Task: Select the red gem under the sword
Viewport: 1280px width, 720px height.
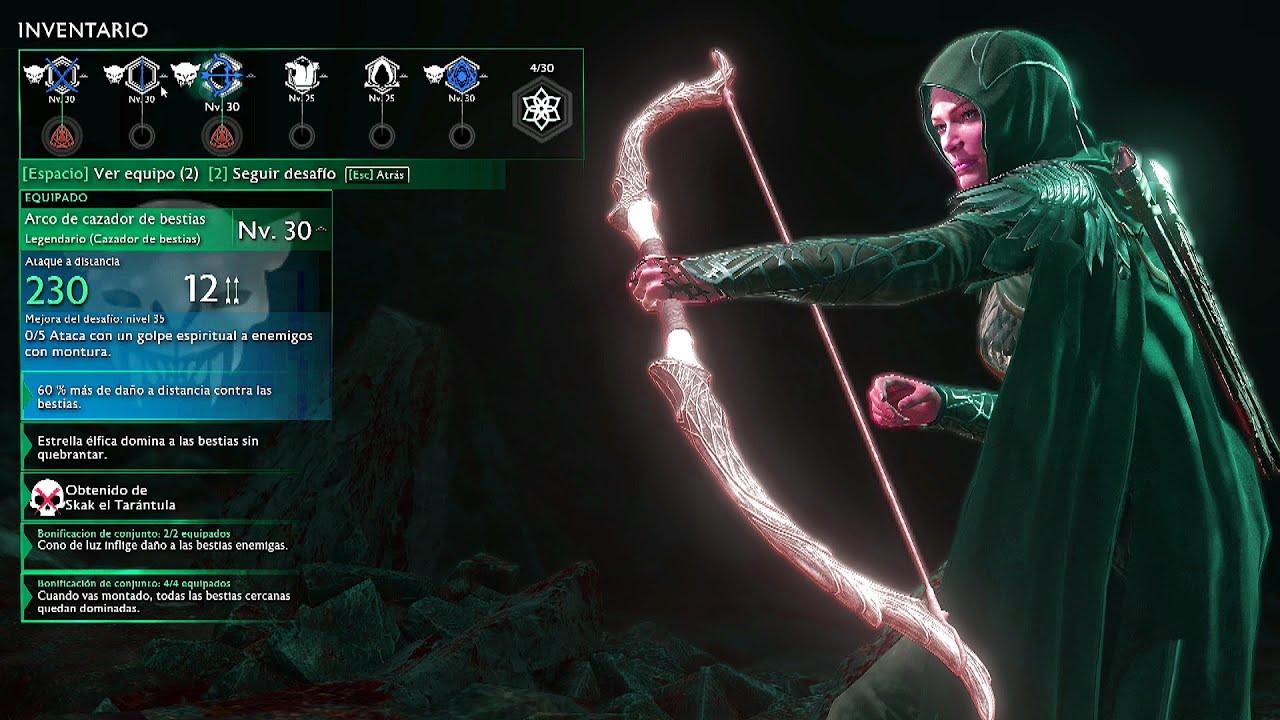Action: coord(62,135)
